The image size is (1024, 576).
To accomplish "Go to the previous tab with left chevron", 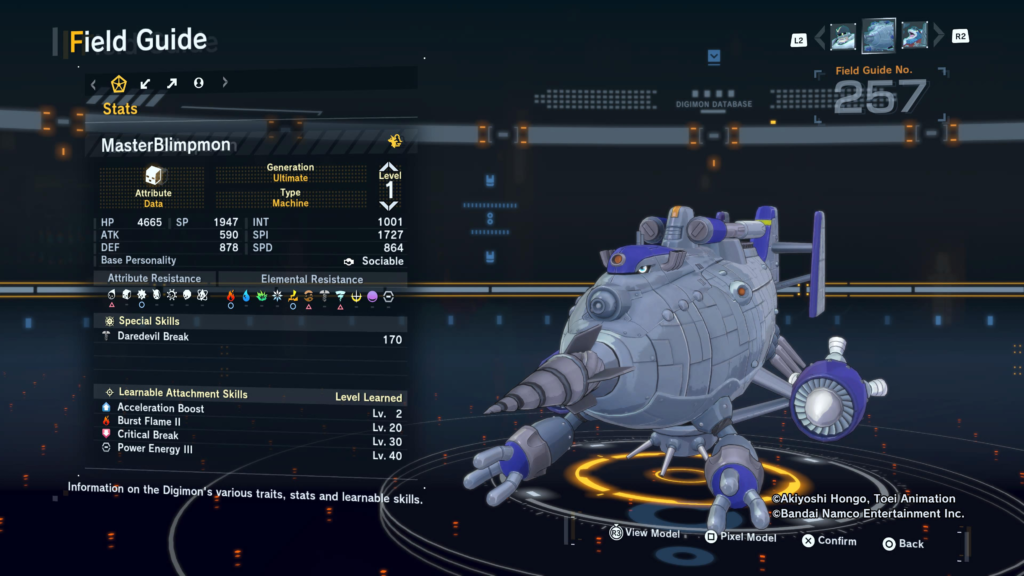I will pos(94,83).
